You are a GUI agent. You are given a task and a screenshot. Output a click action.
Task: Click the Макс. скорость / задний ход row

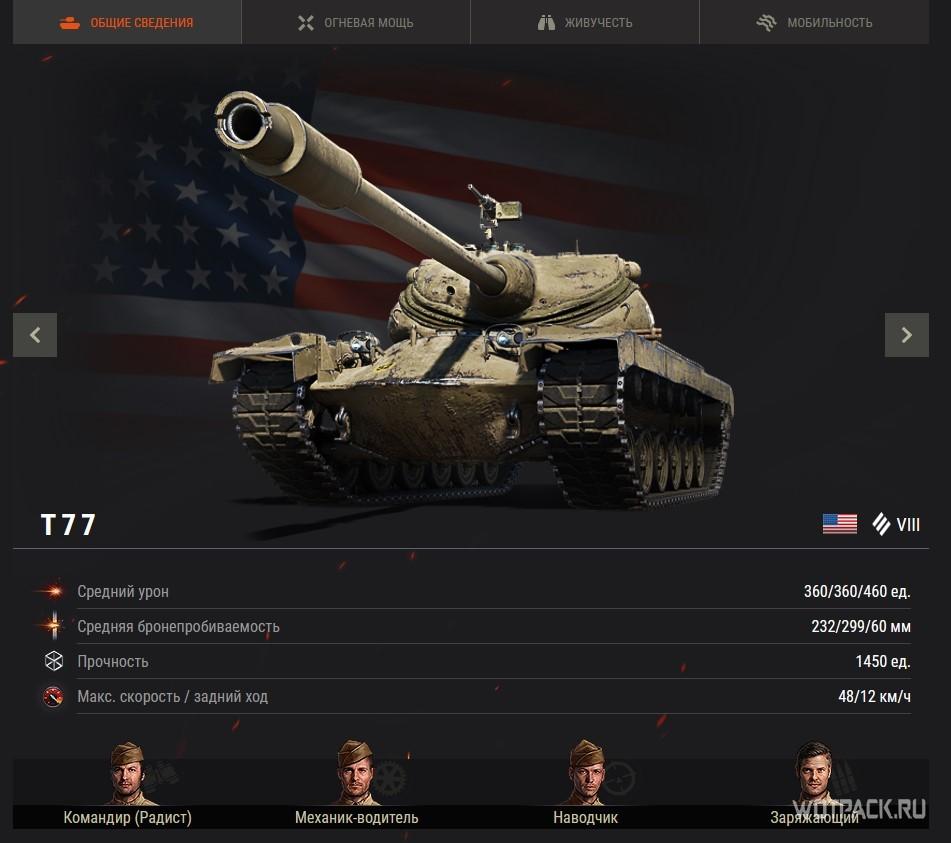tap(476, 697)
